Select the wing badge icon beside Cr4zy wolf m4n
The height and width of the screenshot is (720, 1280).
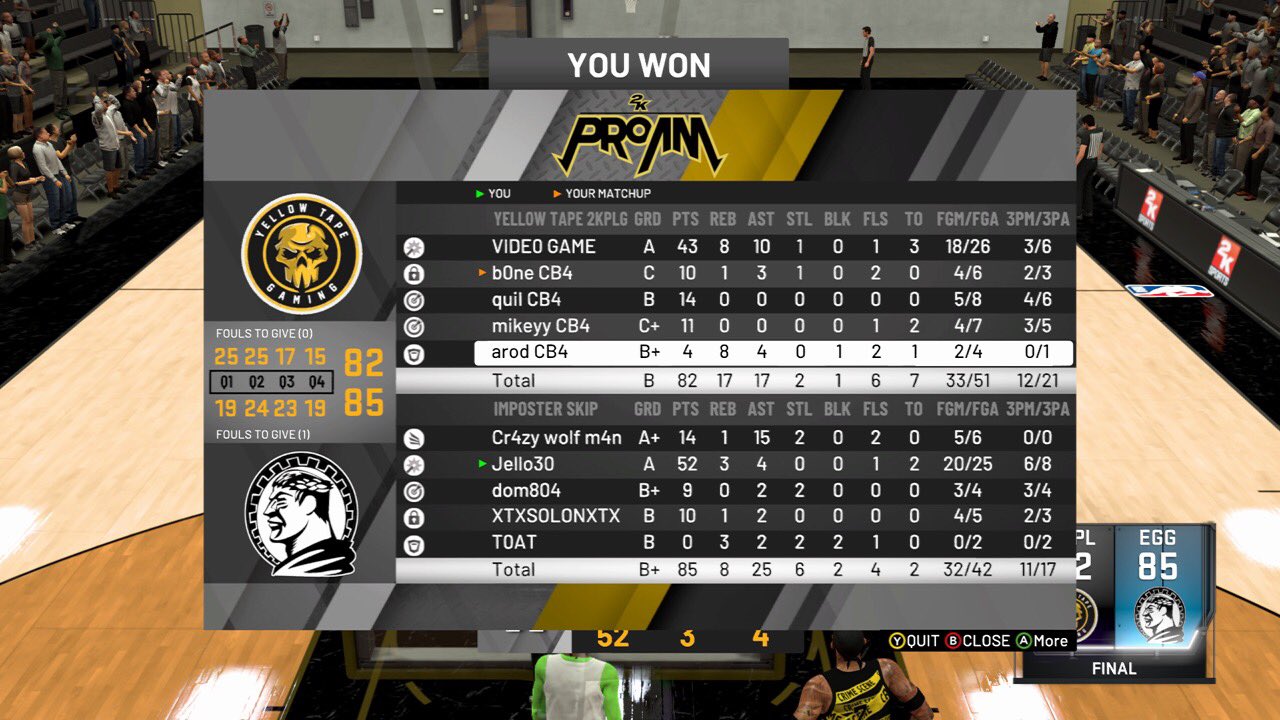pyautogui.click(x=413, y=437)
